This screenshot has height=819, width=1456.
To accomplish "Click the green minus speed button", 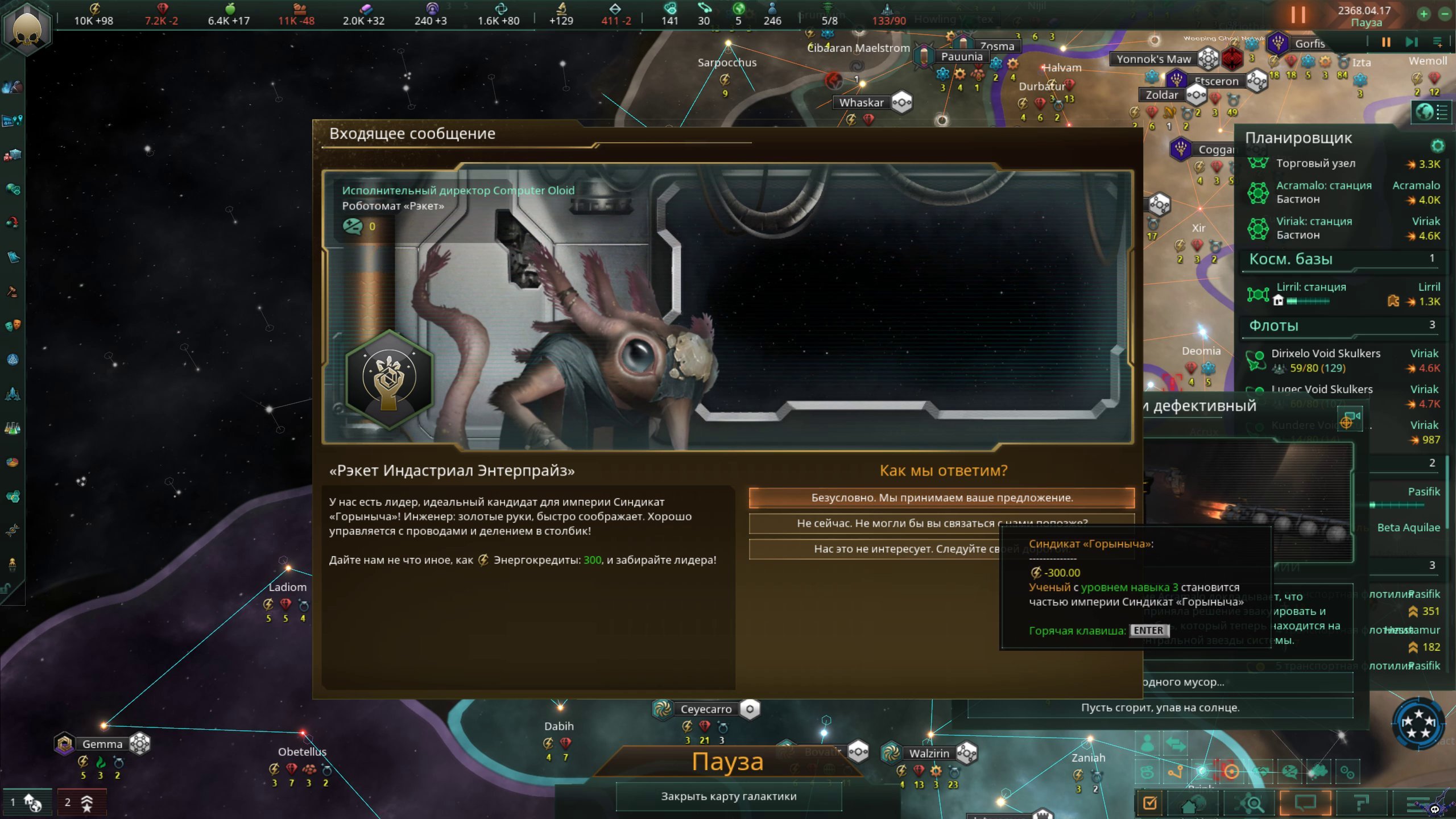I will click(x=1445, y=14).
